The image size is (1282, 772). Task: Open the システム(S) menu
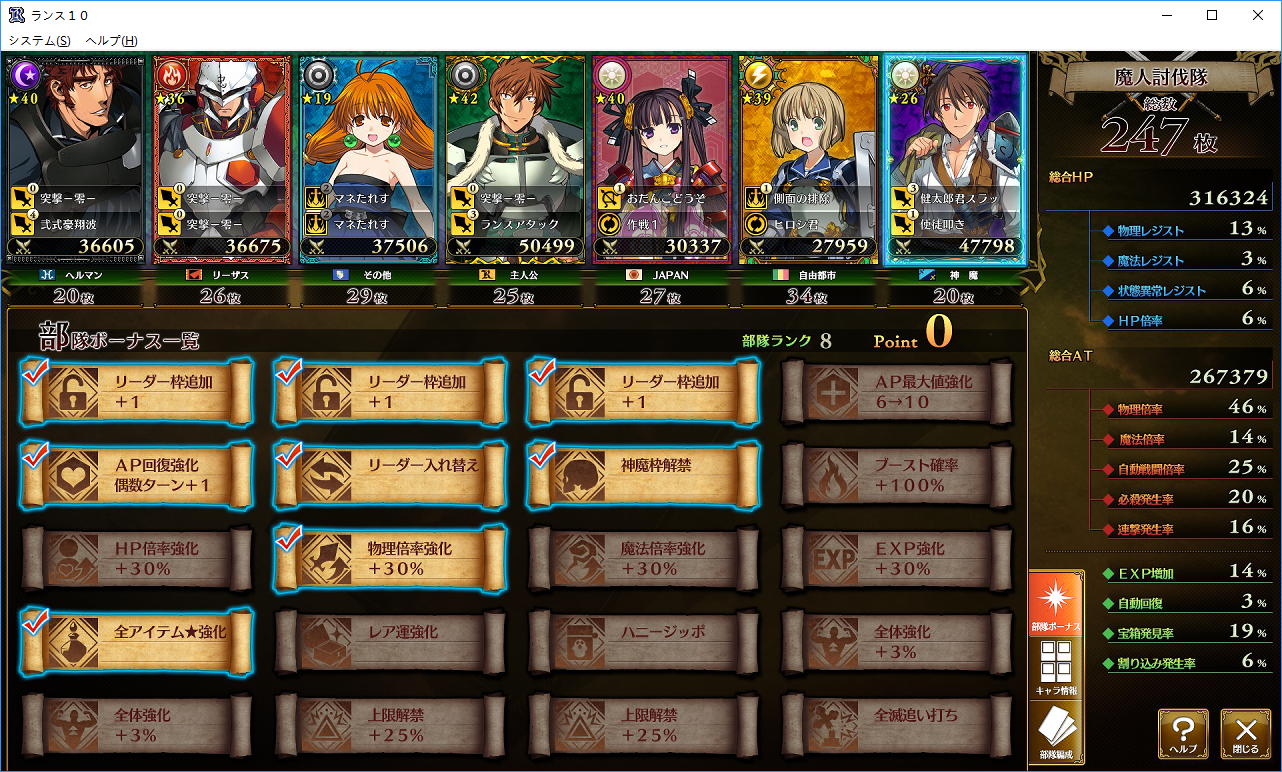click(x=39, y=40)
